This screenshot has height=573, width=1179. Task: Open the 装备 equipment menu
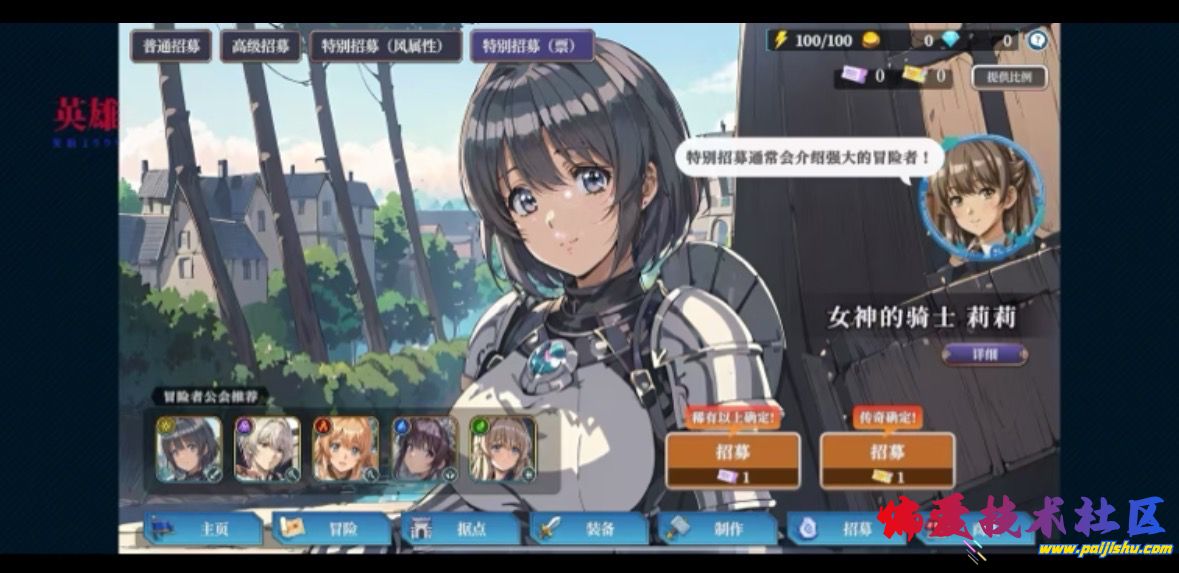(x=589, y=529)
